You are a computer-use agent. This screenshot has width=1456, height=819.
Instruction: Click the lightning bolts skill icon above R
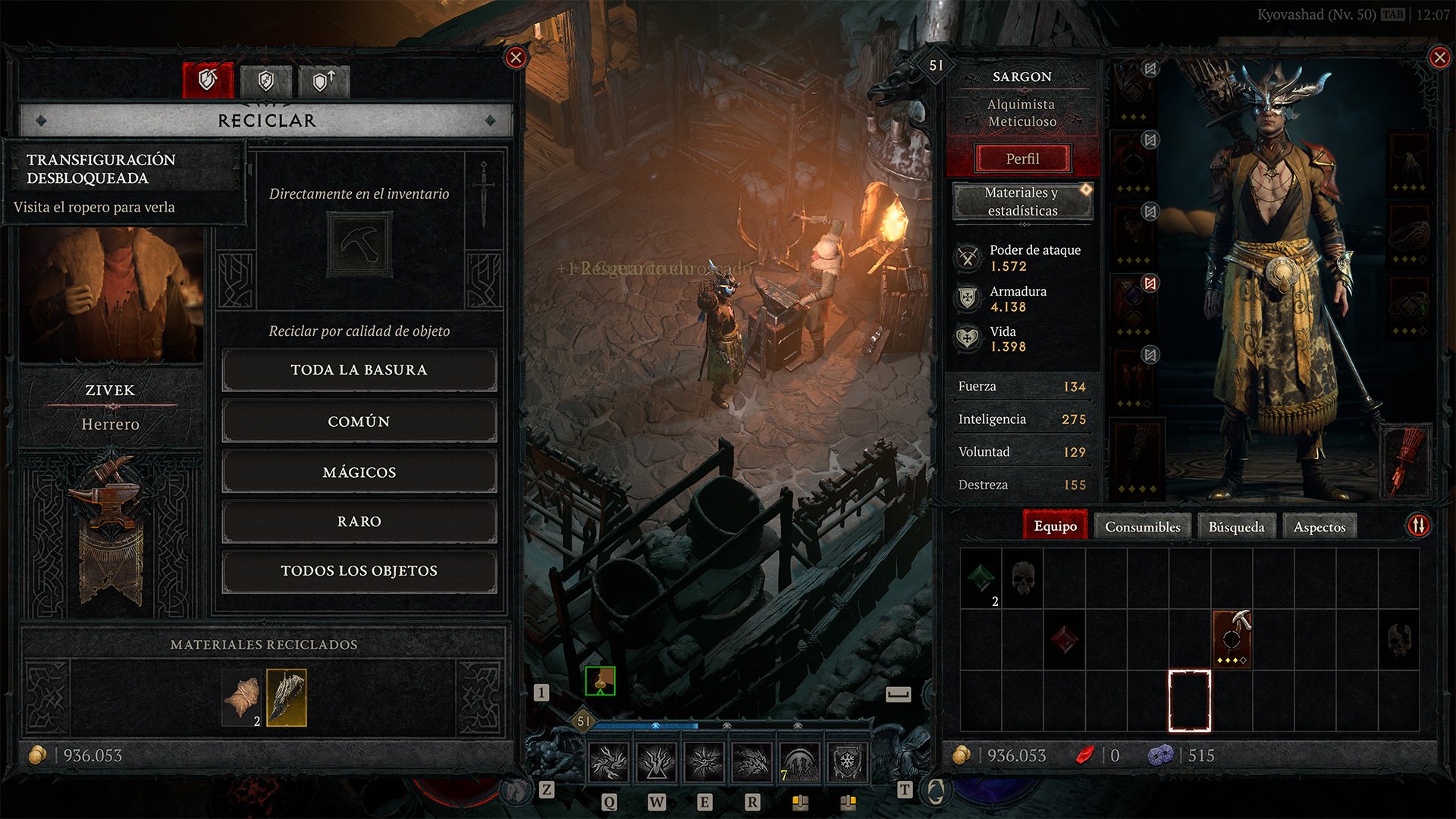(752, 762)
